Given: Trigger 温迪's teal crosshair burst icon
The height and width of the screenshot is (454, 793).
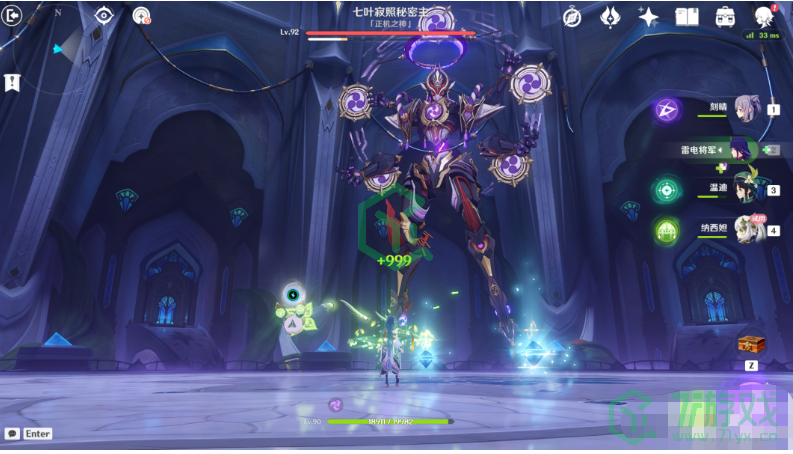Looking at the screenshot, I should click(666, 190).
